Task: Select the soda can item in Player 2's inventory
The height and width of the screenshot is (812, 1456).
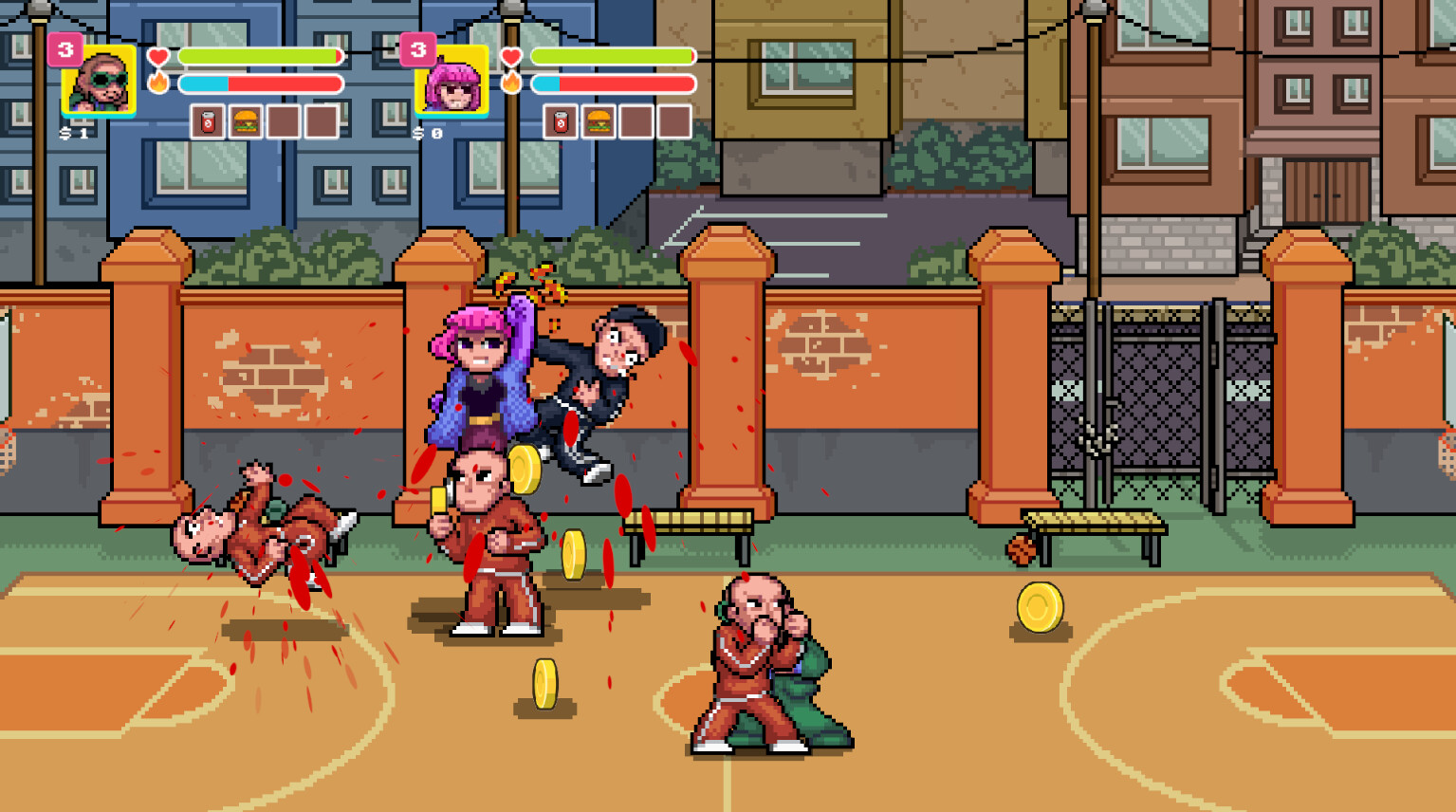Action: 559,121
